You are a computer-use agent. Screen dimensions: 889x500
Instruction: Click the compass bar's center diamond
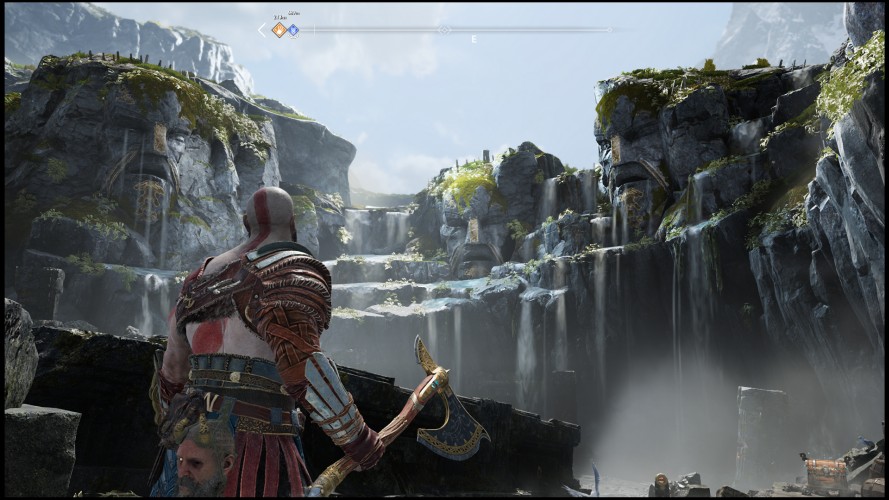[444, 30]
